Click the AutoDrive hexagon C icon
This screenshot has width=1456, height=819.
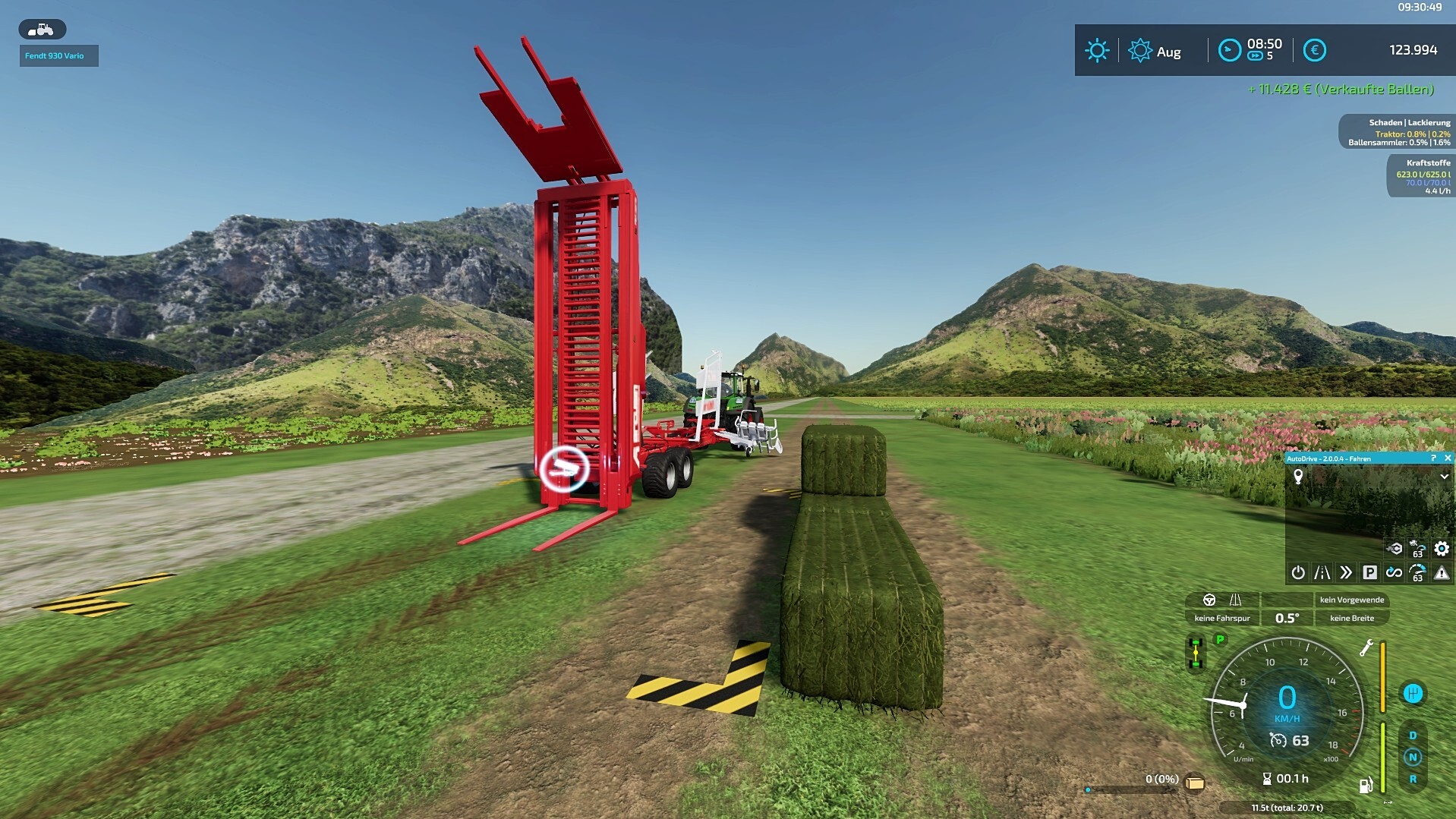(x=1395, y=549)
